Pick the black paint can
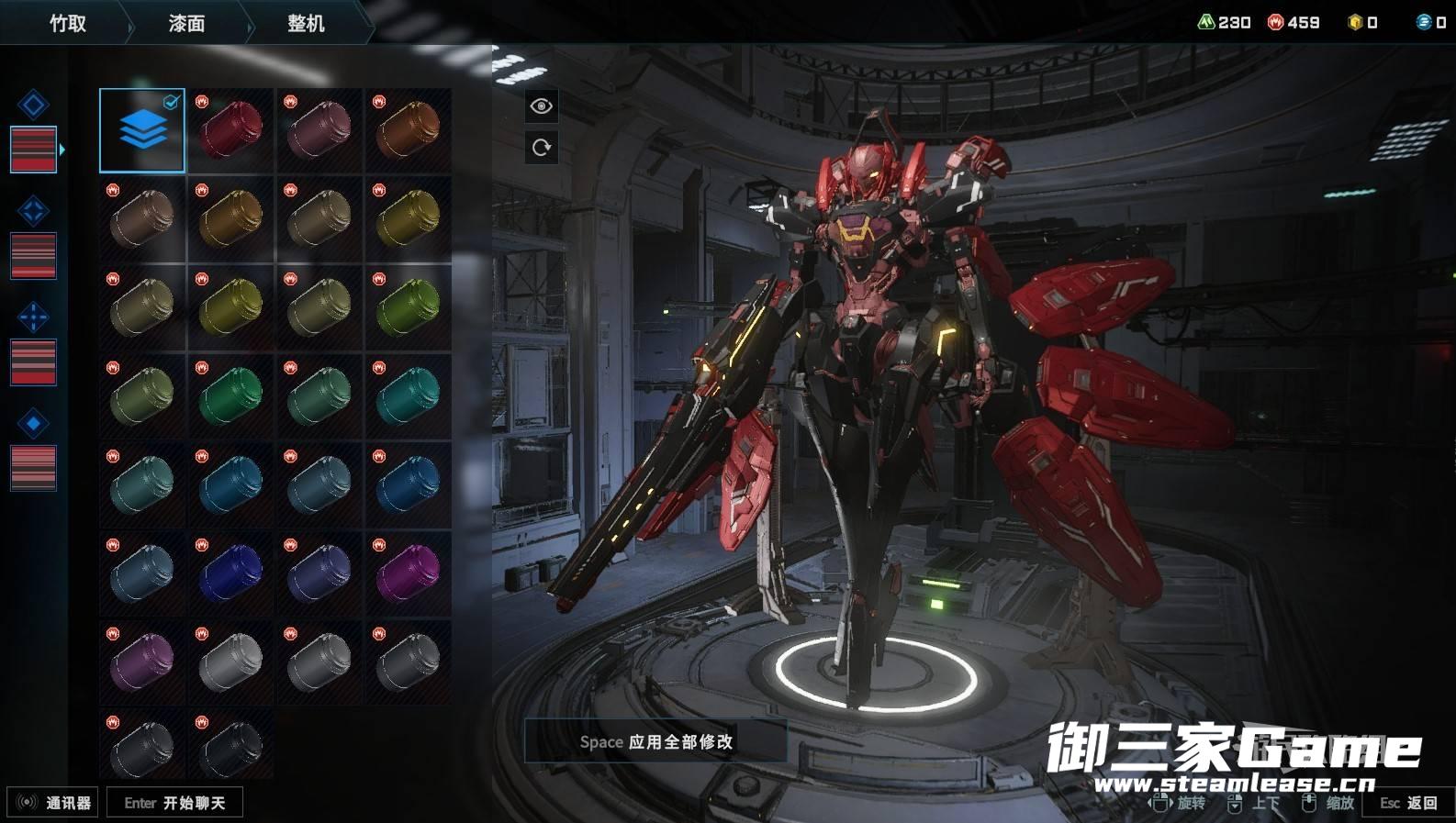 pyautogui.click(x=230, y=748)
